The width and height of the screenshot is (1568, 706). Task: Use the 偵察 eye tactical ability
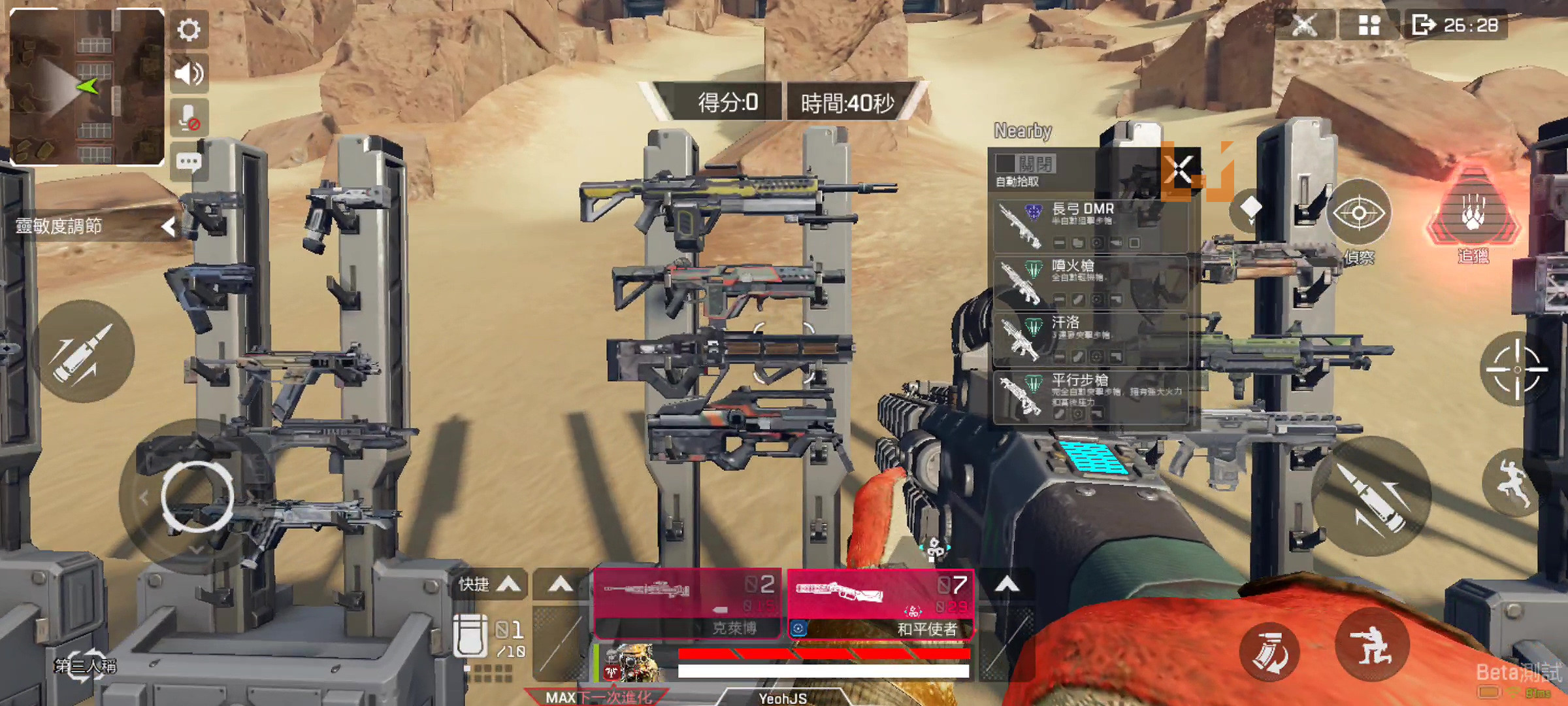point(1359,214)
